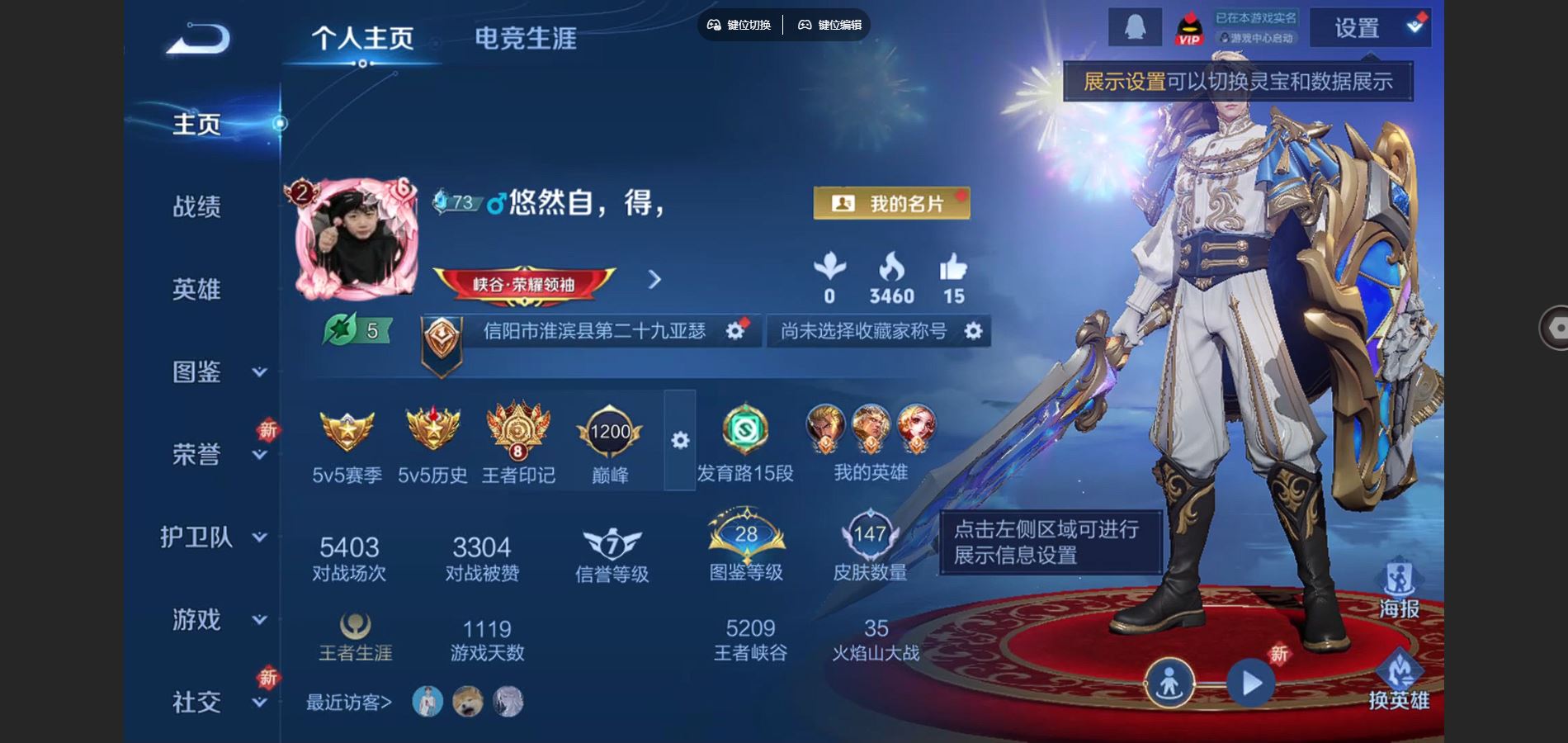
Task: Open the 海报 poster button
Action: (x=1399, y=588)
